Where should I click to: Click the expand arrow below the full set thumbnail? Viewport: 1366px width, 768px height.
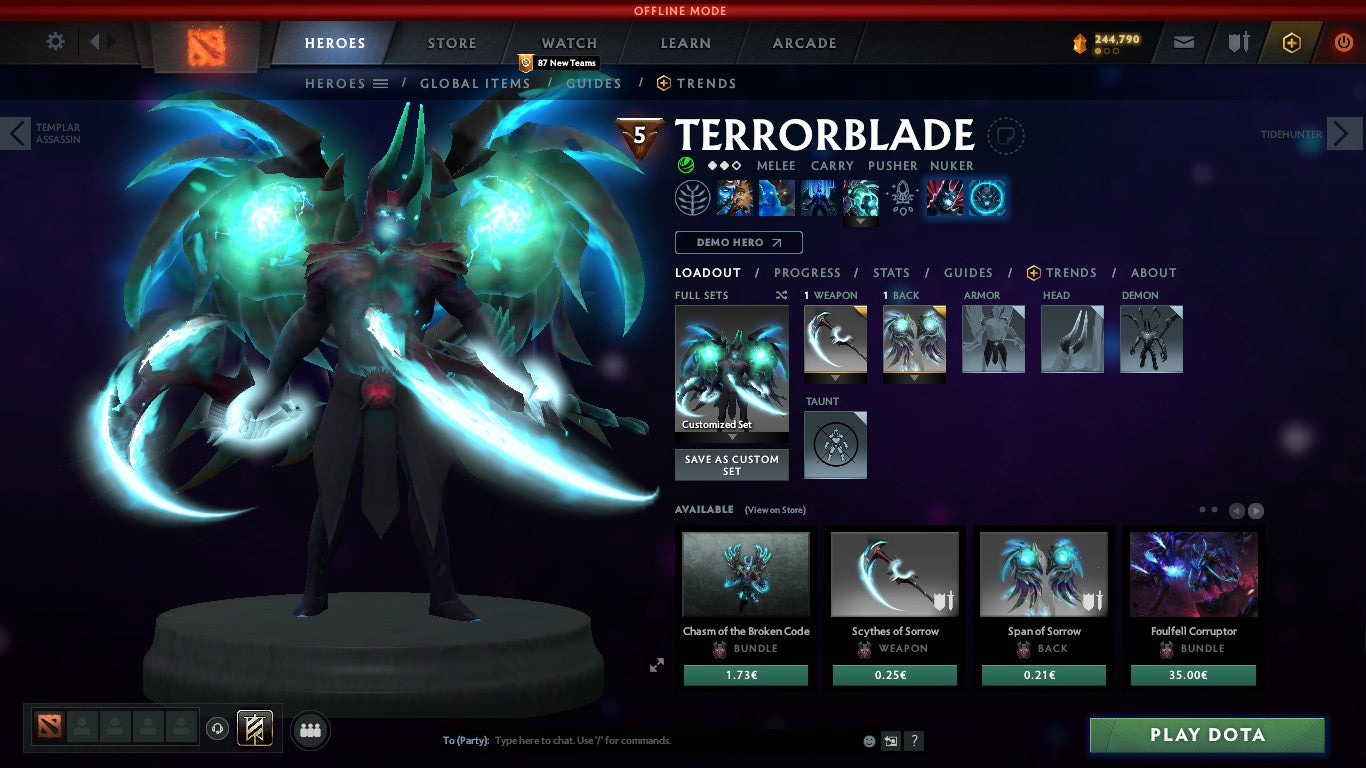[x=731, y=437]
